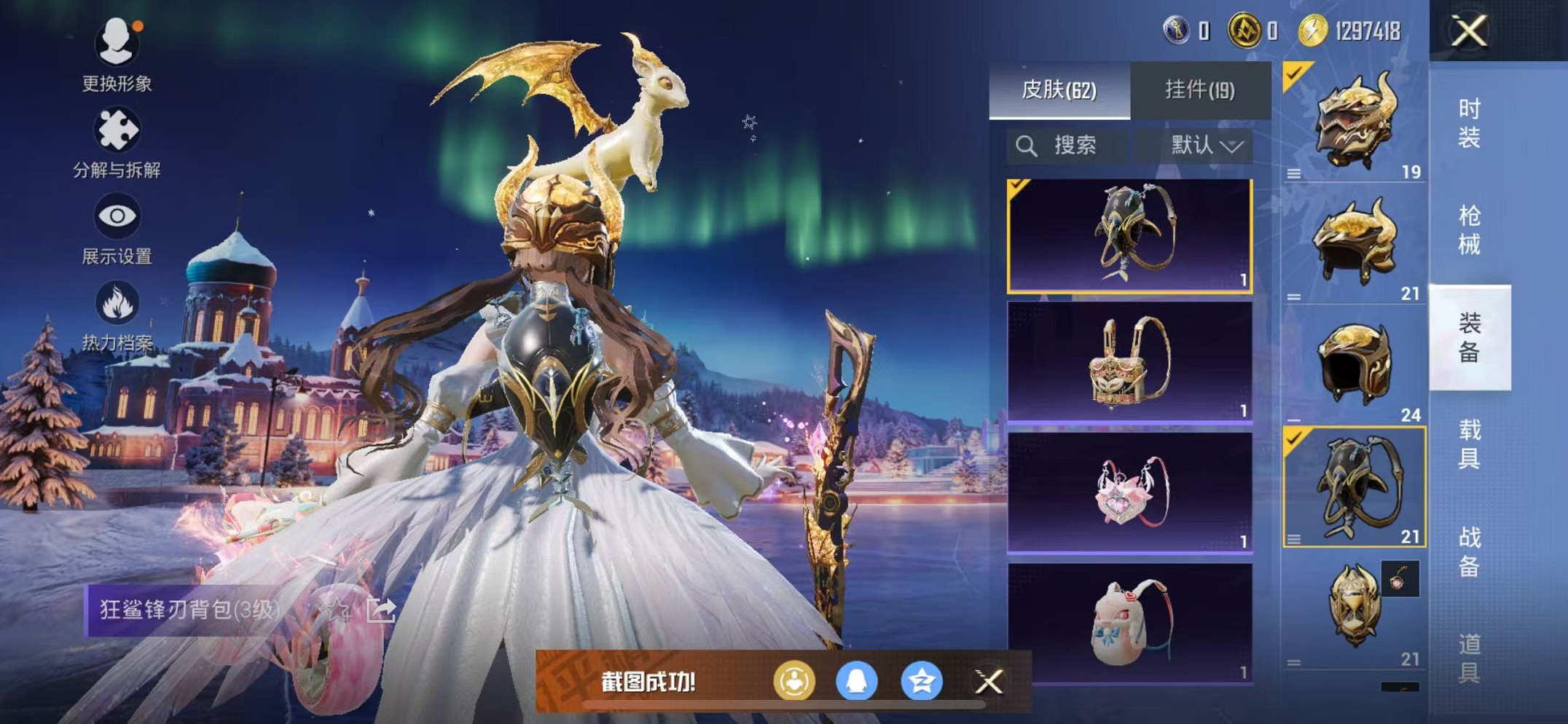The image size is (1568, 724).
Task: Switch to the 挂件(19) tab
Action: 1199,90
